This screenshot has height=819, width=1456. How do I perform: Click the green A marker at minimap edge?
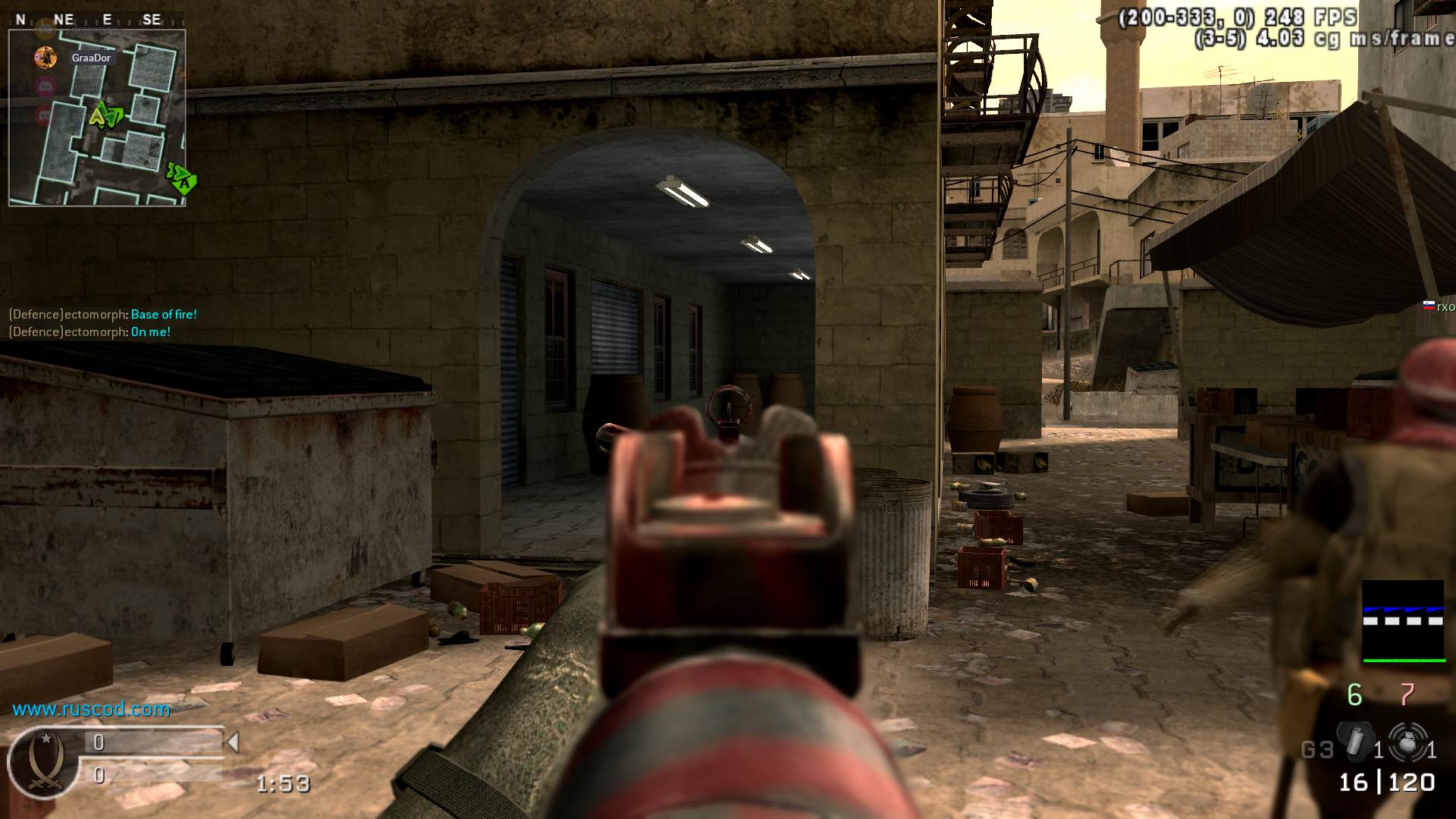(x=183, y=180)
